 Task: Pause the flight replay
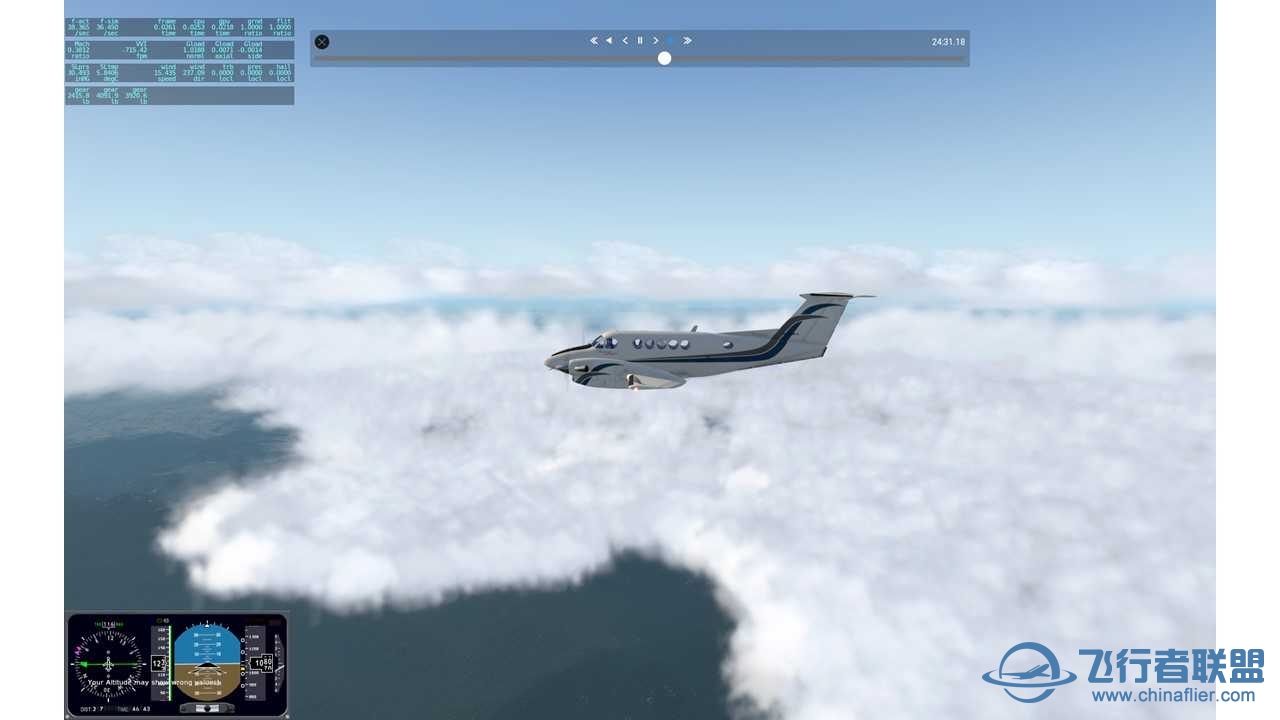coord(640,41)
